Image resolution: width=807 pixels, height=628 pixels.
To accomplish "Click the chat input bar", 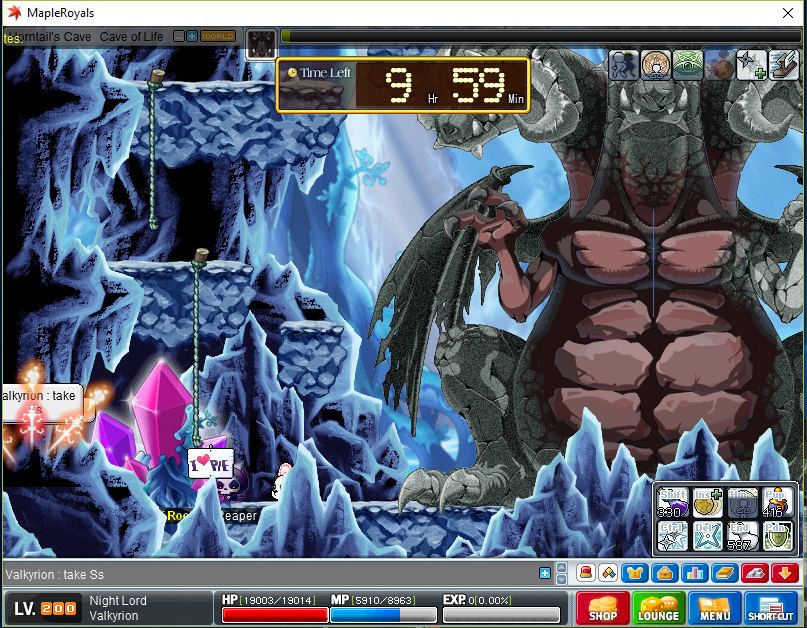I will click(270, 574).
